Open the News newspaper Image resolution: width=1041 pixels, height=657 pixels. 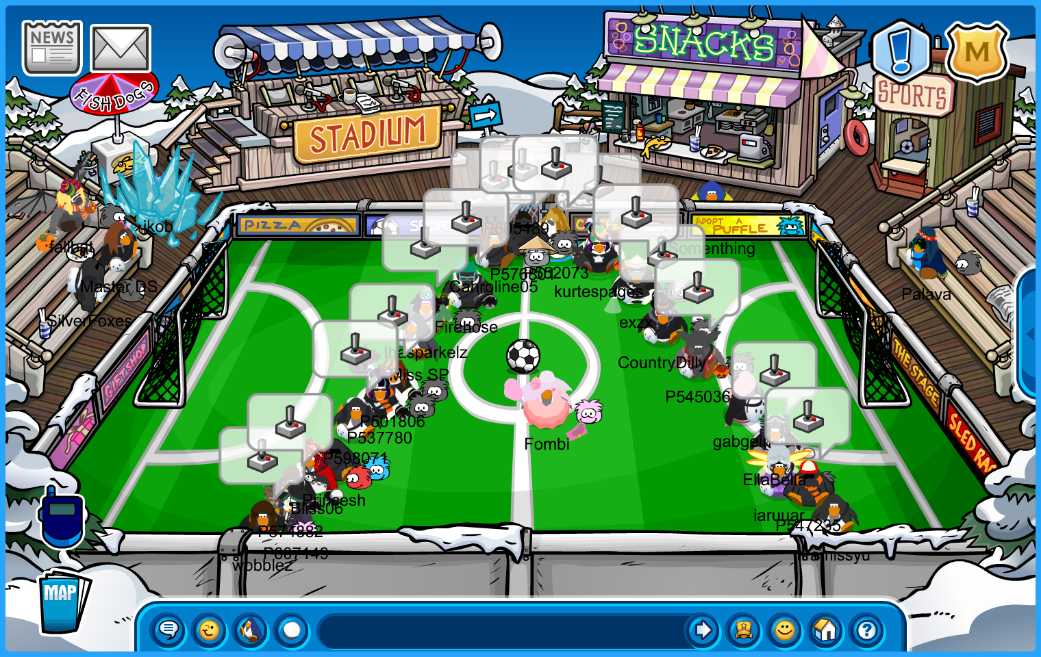[x=52, y=47]
